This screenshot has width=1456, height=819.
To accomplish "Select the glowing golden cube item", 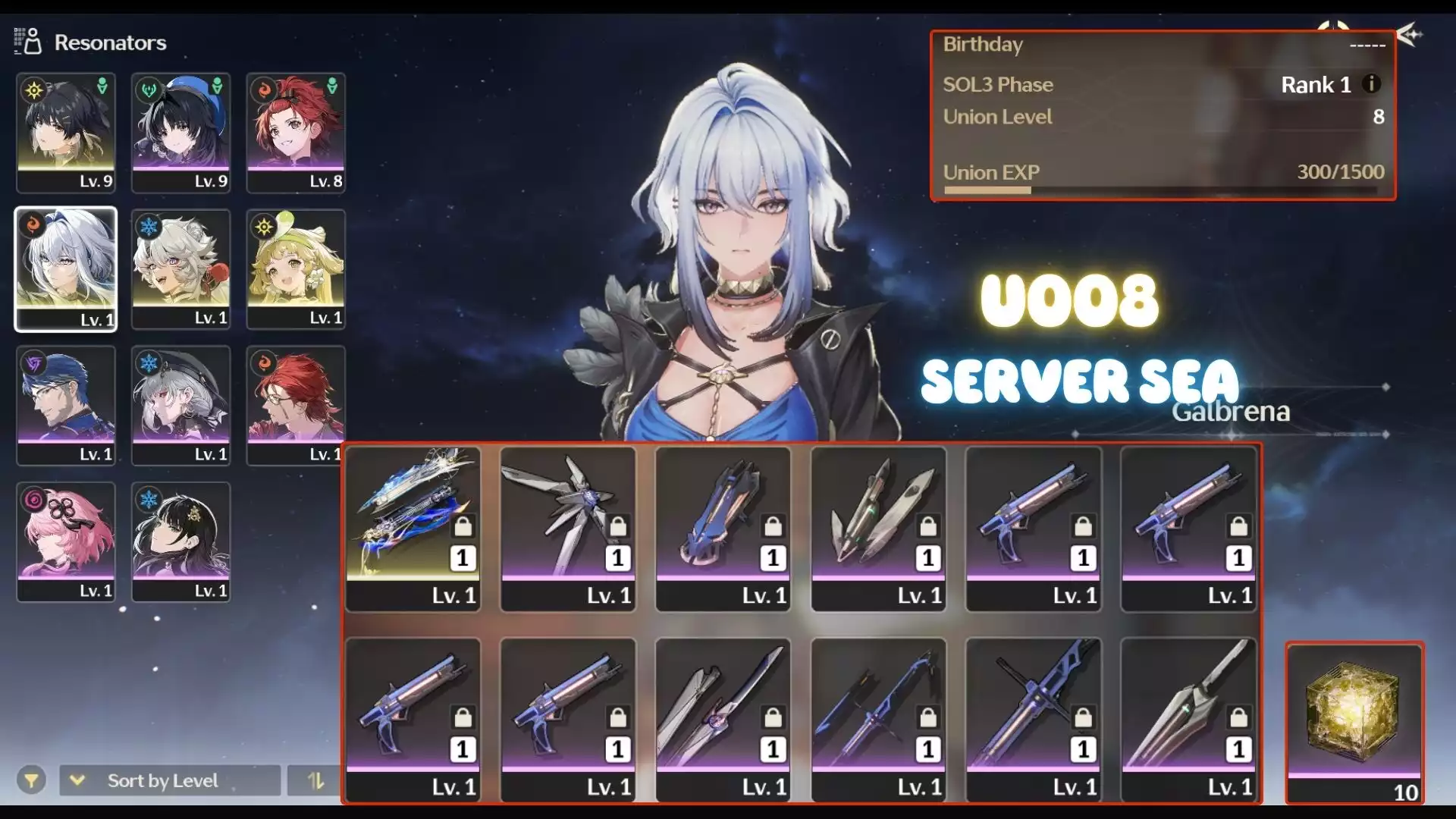I will [x=1354, y=722].
